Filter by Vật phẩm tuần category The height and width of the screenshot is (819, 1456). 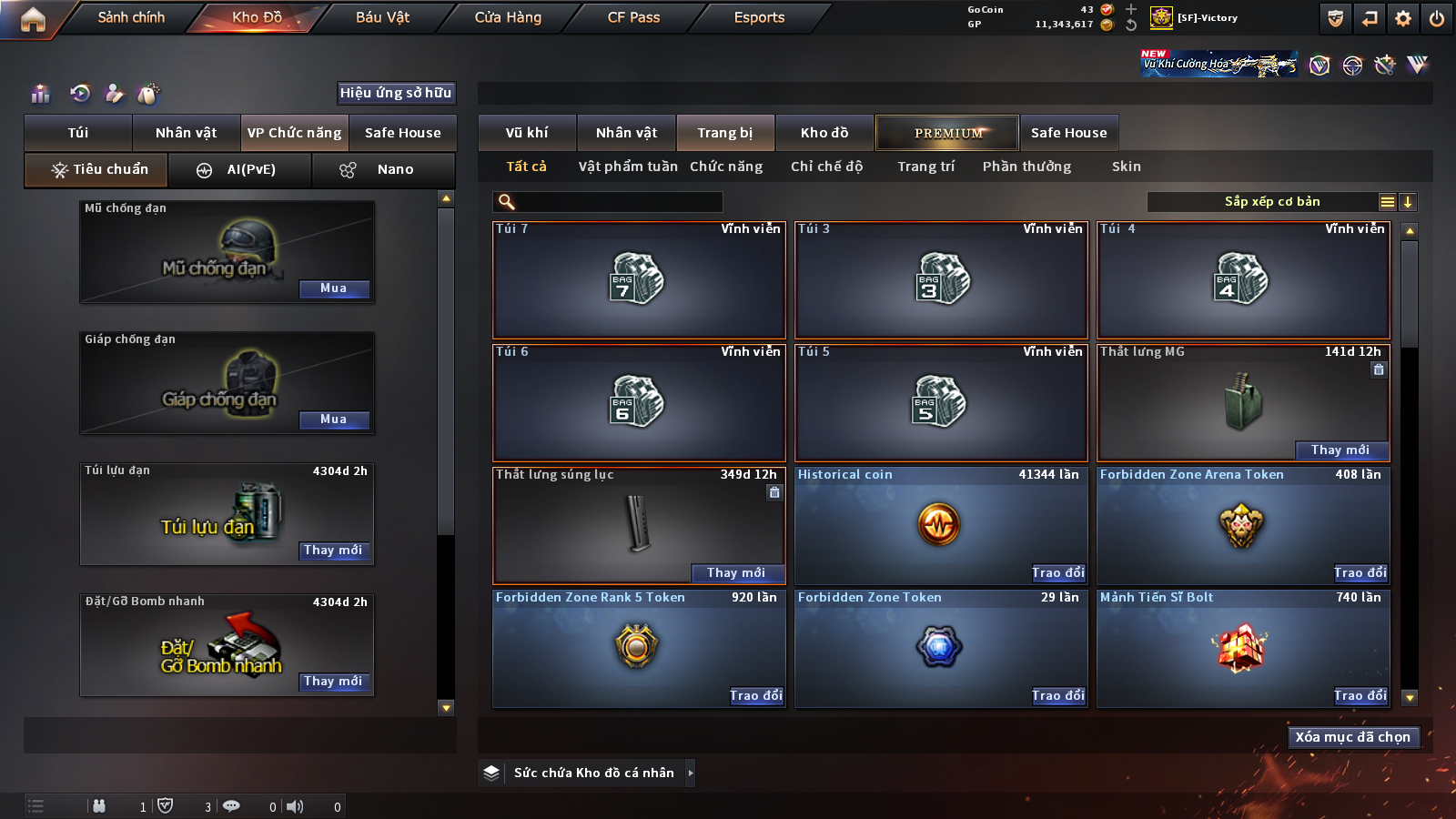(x=628, y=167)
